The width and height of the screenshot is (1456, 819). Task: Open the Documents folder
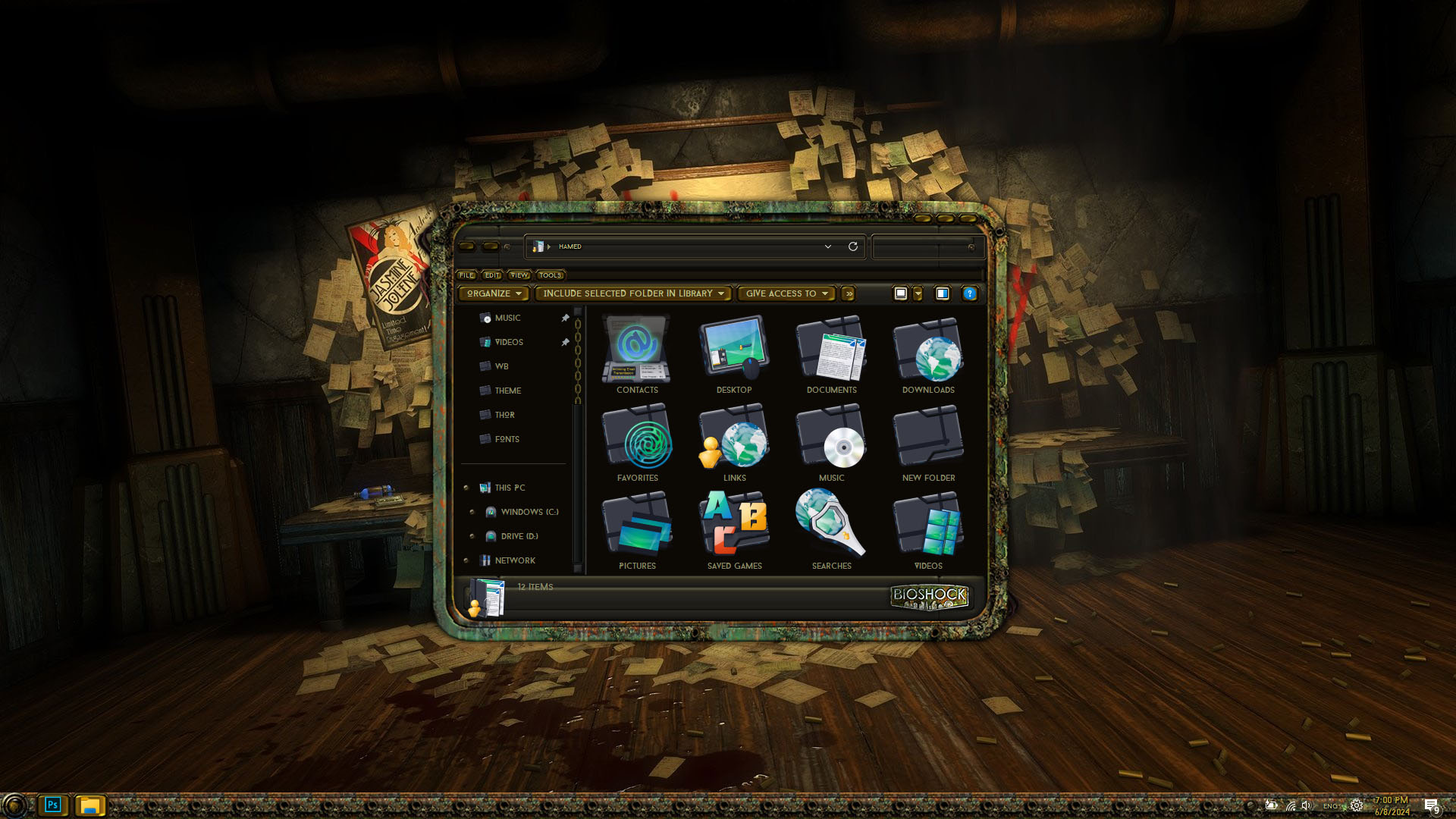[831, 353]
